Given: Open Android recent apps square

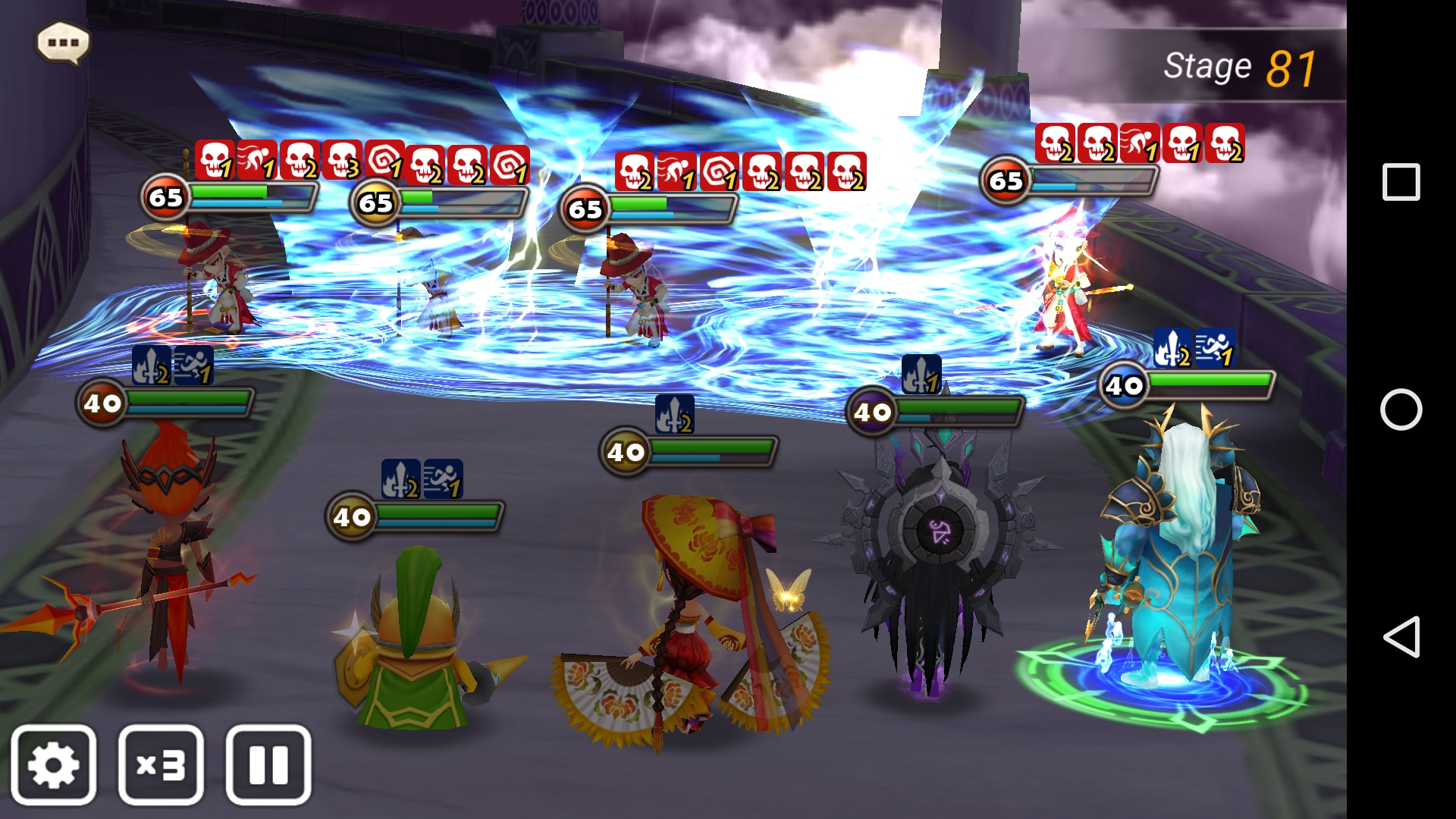Looking at the screenshot, I should click(x=1401, y=182).
